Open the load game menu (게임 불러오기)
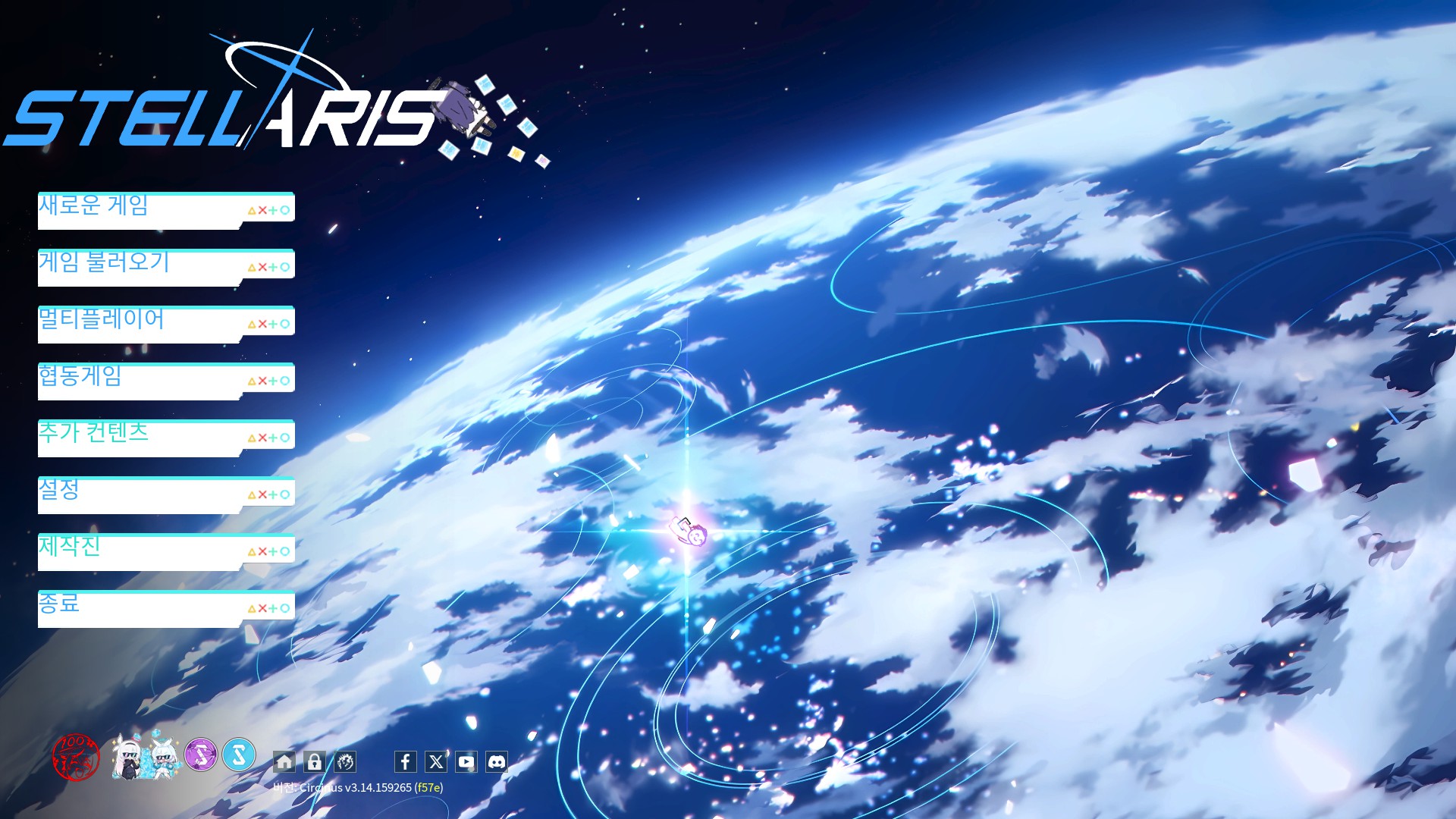This screenshot has height=819, width=1456. coord(165,267)
